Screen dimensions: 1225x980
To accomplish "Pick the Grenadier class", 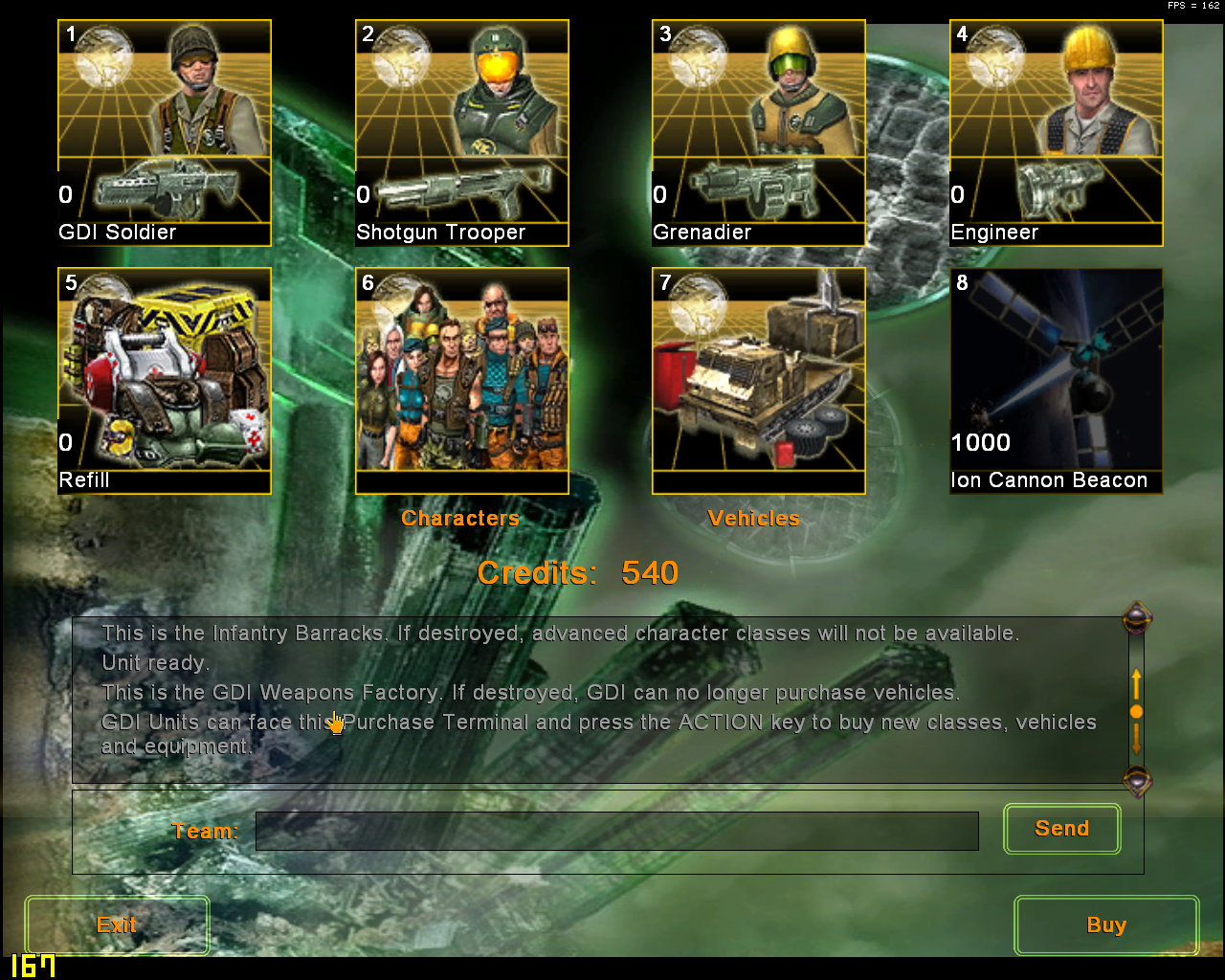I will 758,133.
